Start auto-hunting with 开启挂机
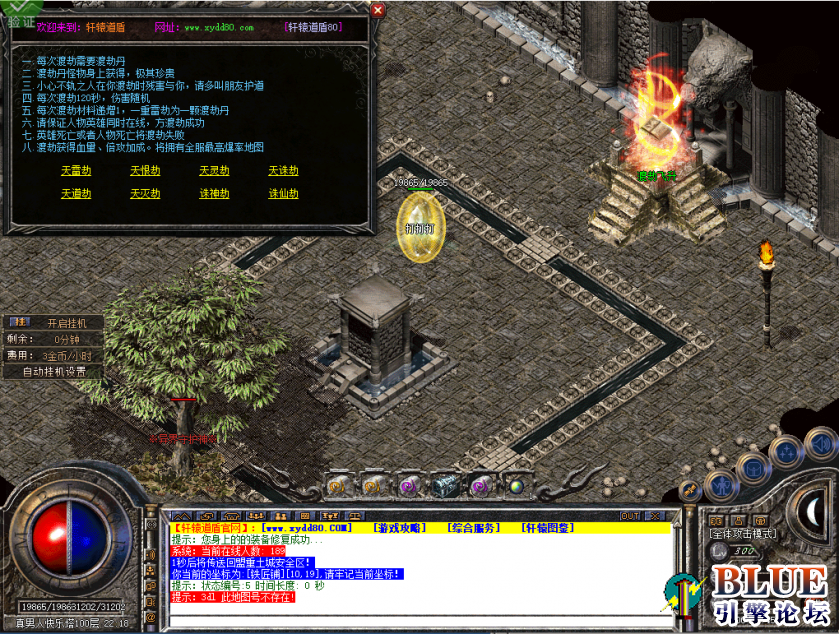The image size is (839, 634). pos(67,323)
